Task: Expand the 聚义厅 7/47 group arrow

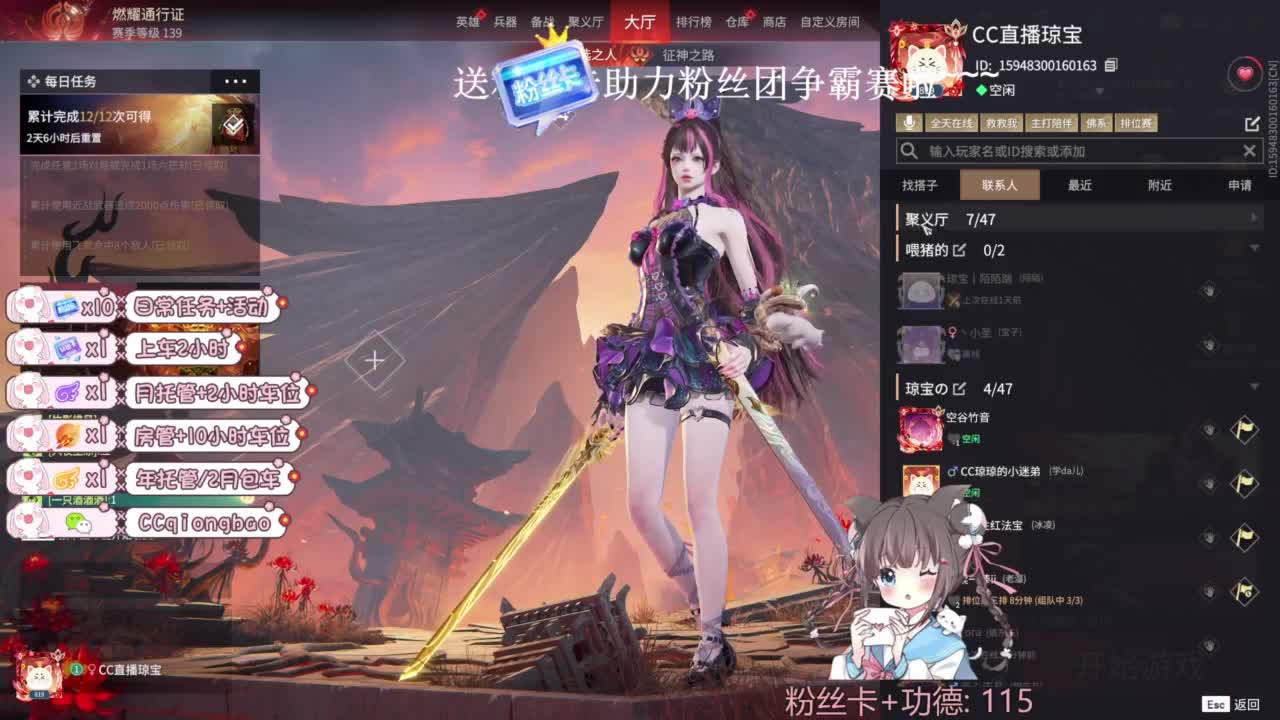Action: [x=1255, y=216]
